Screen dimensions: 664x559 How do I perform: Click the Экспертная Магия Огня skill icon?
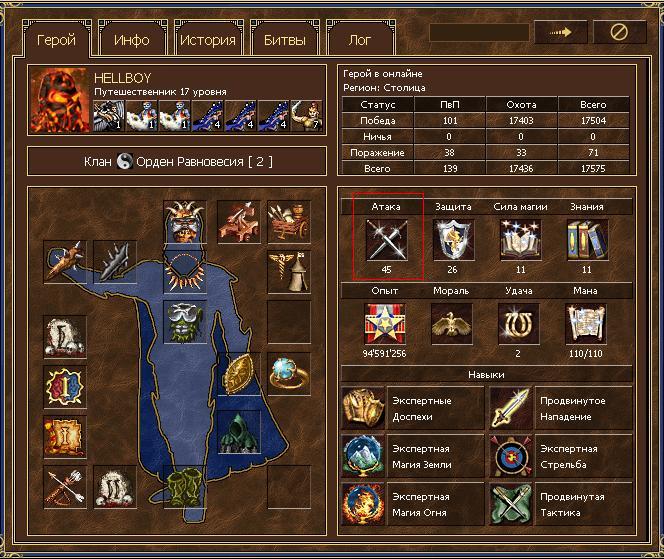pos(363,504)
